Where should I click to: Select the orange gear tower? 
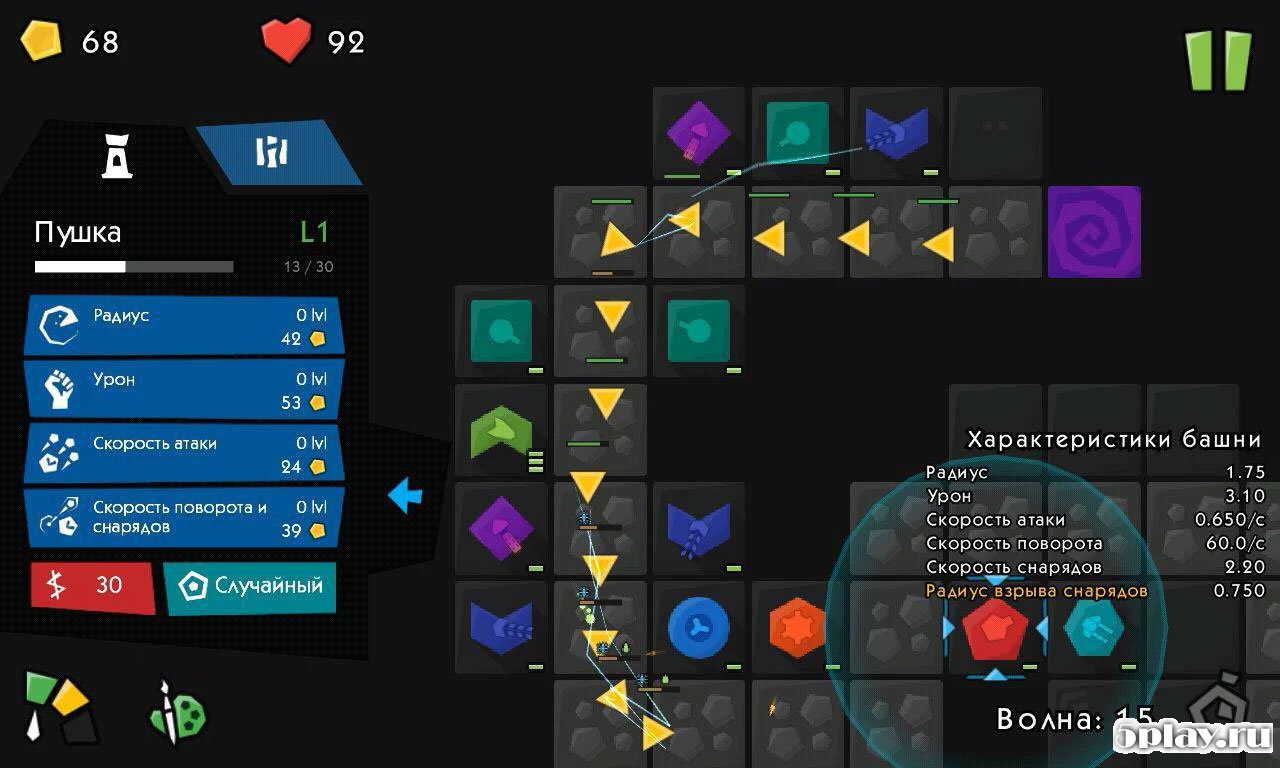point(798,628)
